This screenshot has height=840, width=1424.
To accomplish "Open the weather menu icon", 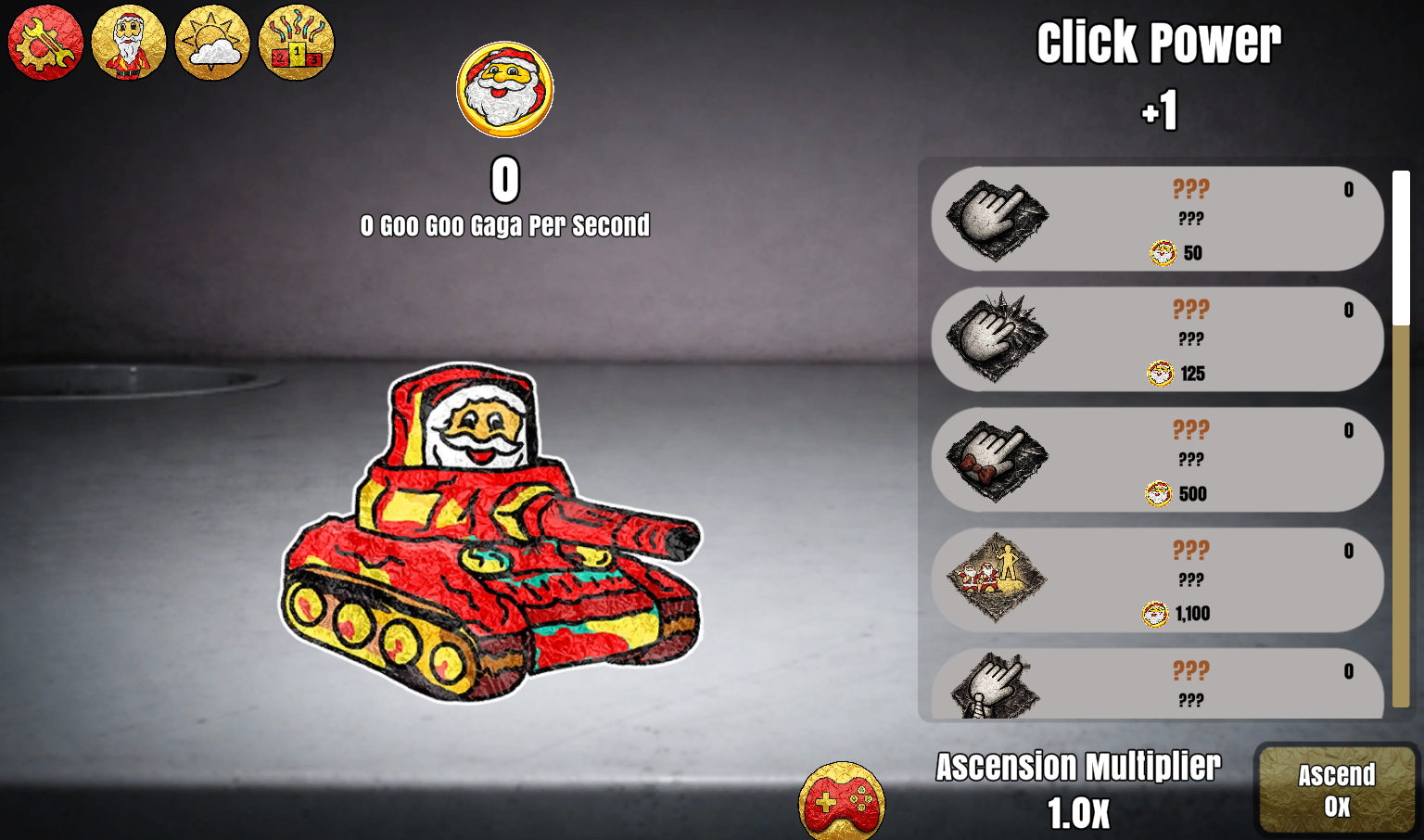I will 212,42.
